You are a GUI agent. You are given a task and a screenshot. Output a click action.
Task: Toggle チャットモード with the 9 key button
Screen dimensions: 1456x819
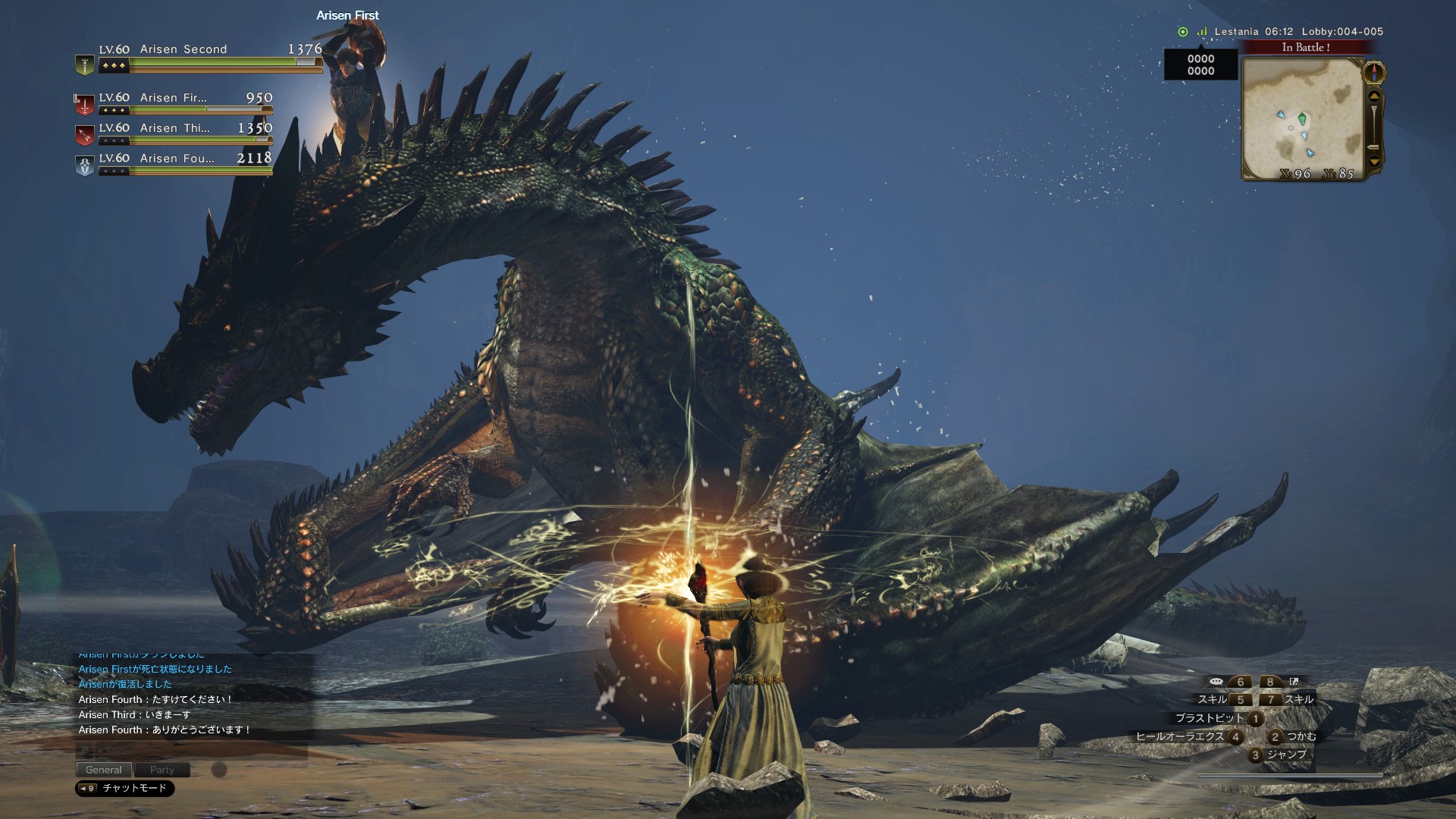(89, 789)
